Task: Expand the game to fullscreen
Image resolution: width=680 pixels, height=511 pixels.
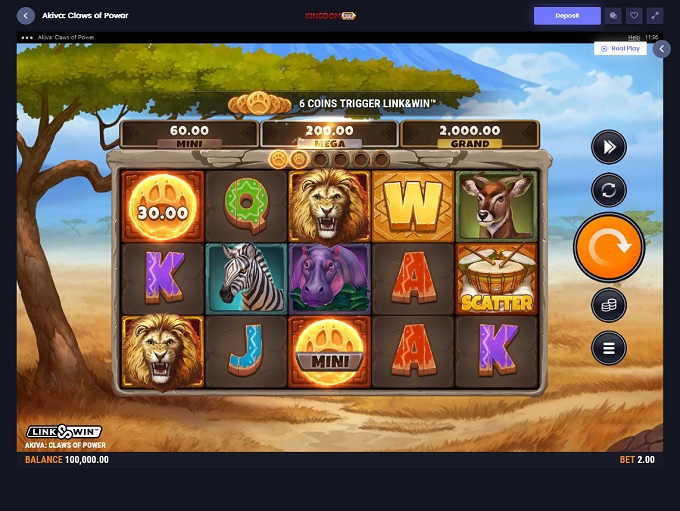Action: click(655, 16)
